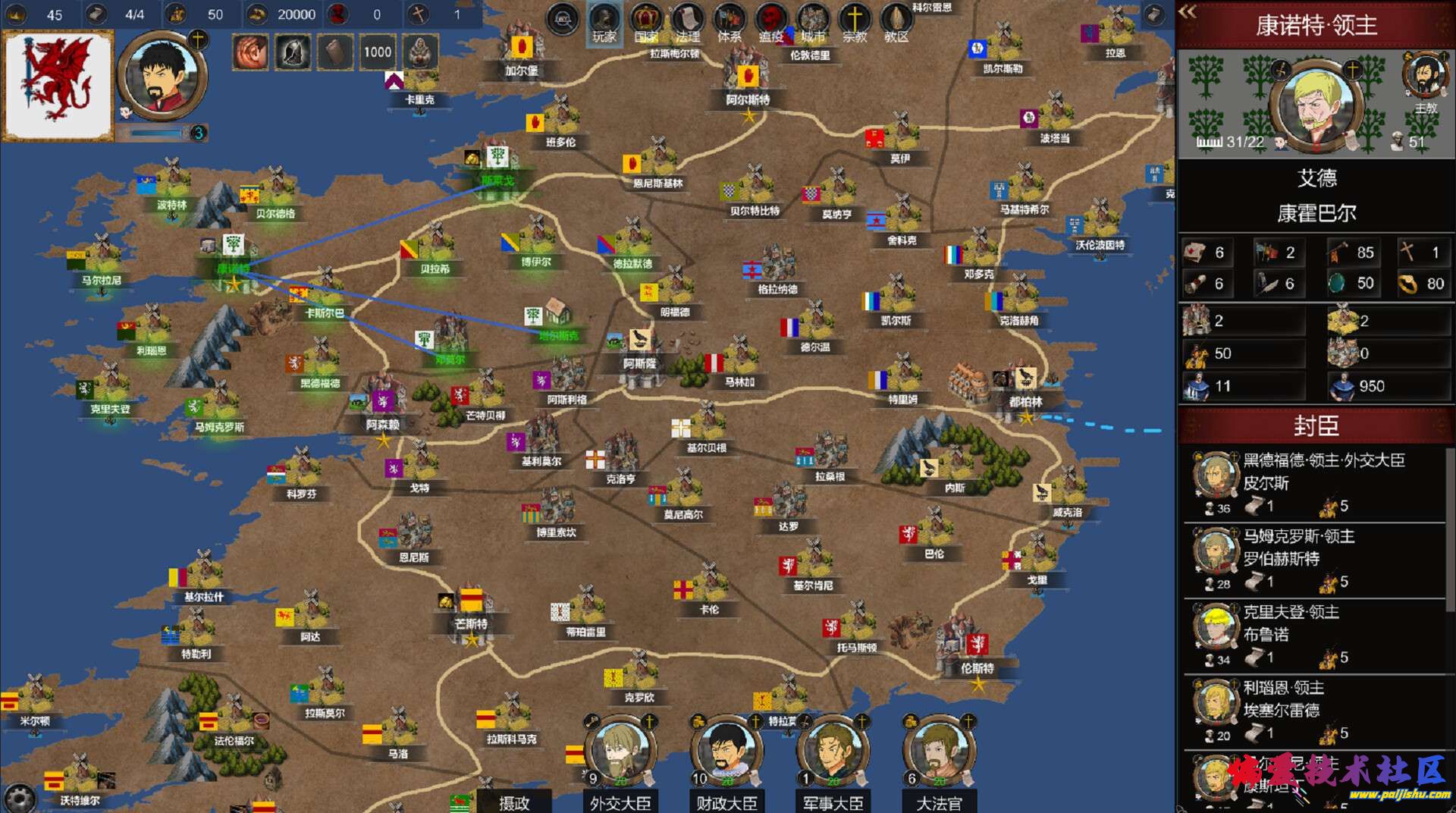1456x813 pixels.
Task: Open the 国家 (Nation) crown icon
Action: pyautogui.click(x=645, y=21)
